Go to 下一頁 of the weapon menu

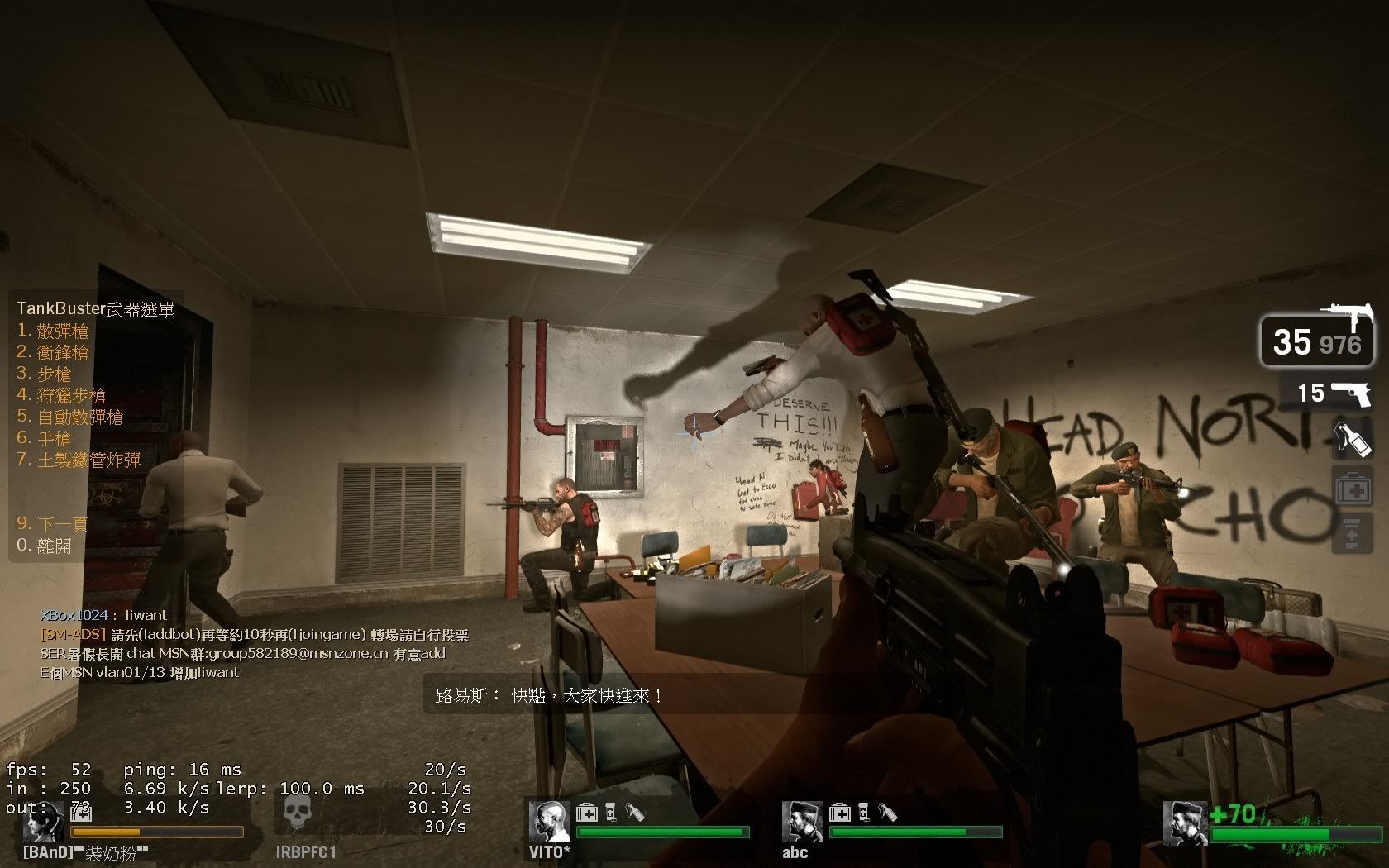click(53, 524)
